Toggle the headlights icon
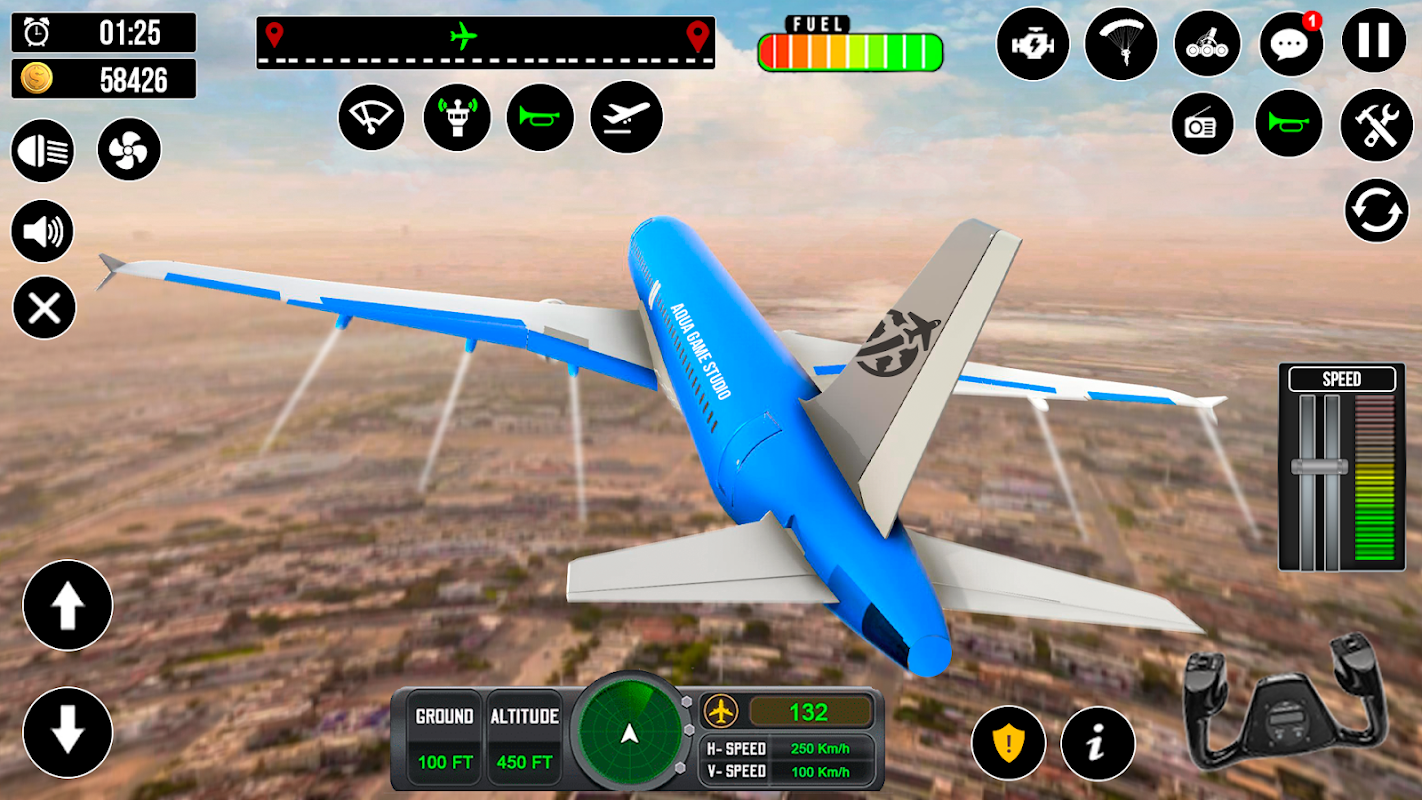1422x800 pixels. [43, 151]
